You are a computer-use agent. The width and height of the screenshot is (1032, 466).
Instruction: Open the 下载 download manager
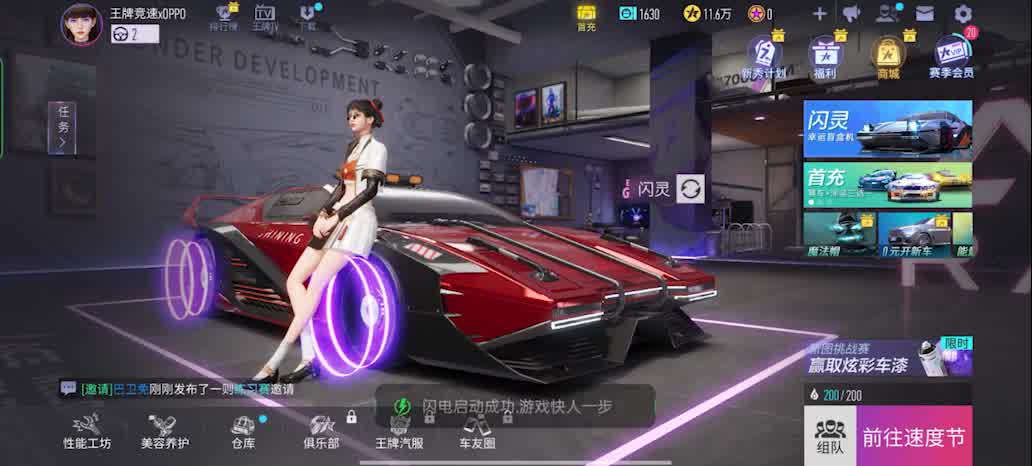(308, 17)
